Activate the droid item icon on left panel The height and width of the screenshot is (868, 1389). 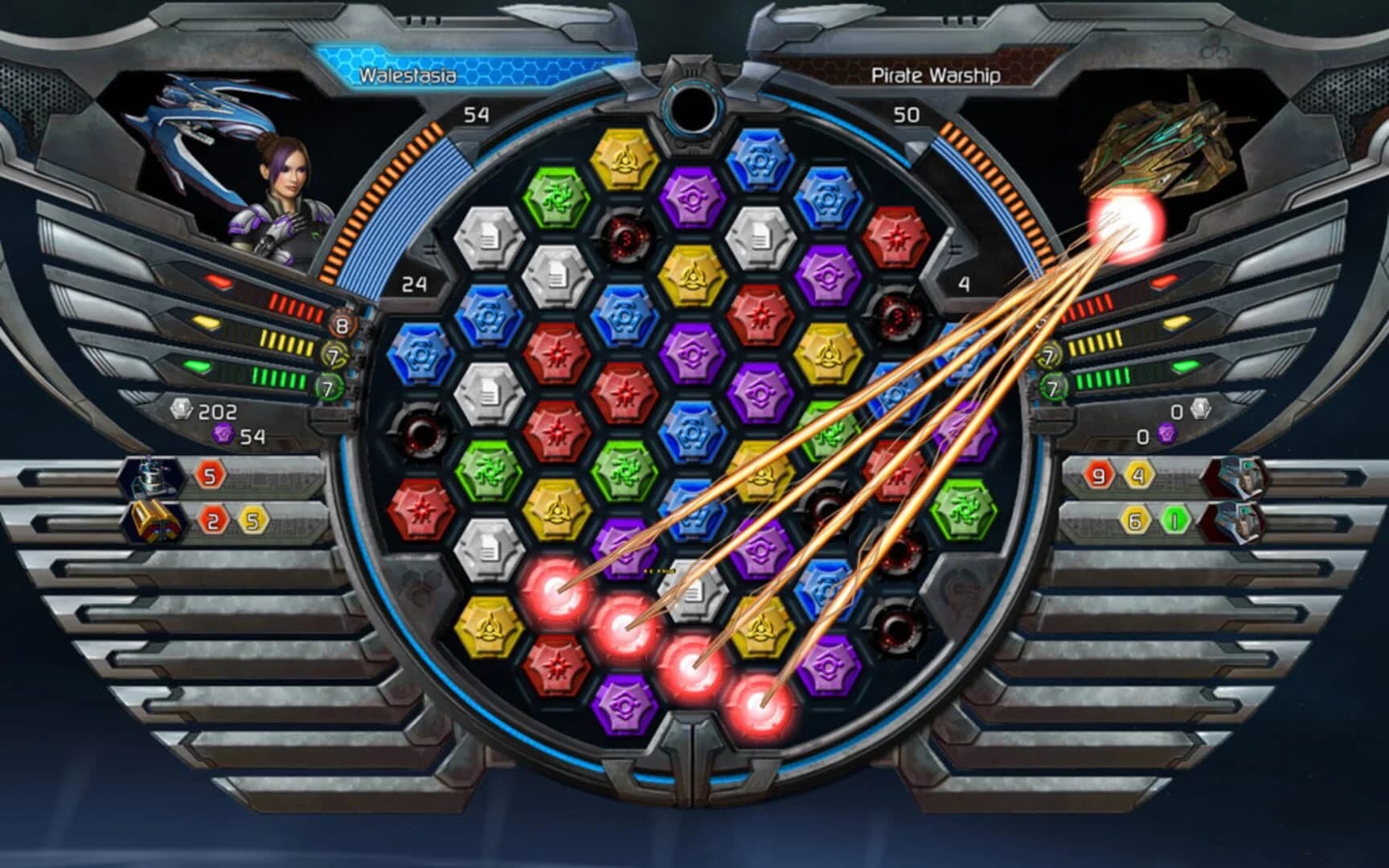tap(154, 476)
